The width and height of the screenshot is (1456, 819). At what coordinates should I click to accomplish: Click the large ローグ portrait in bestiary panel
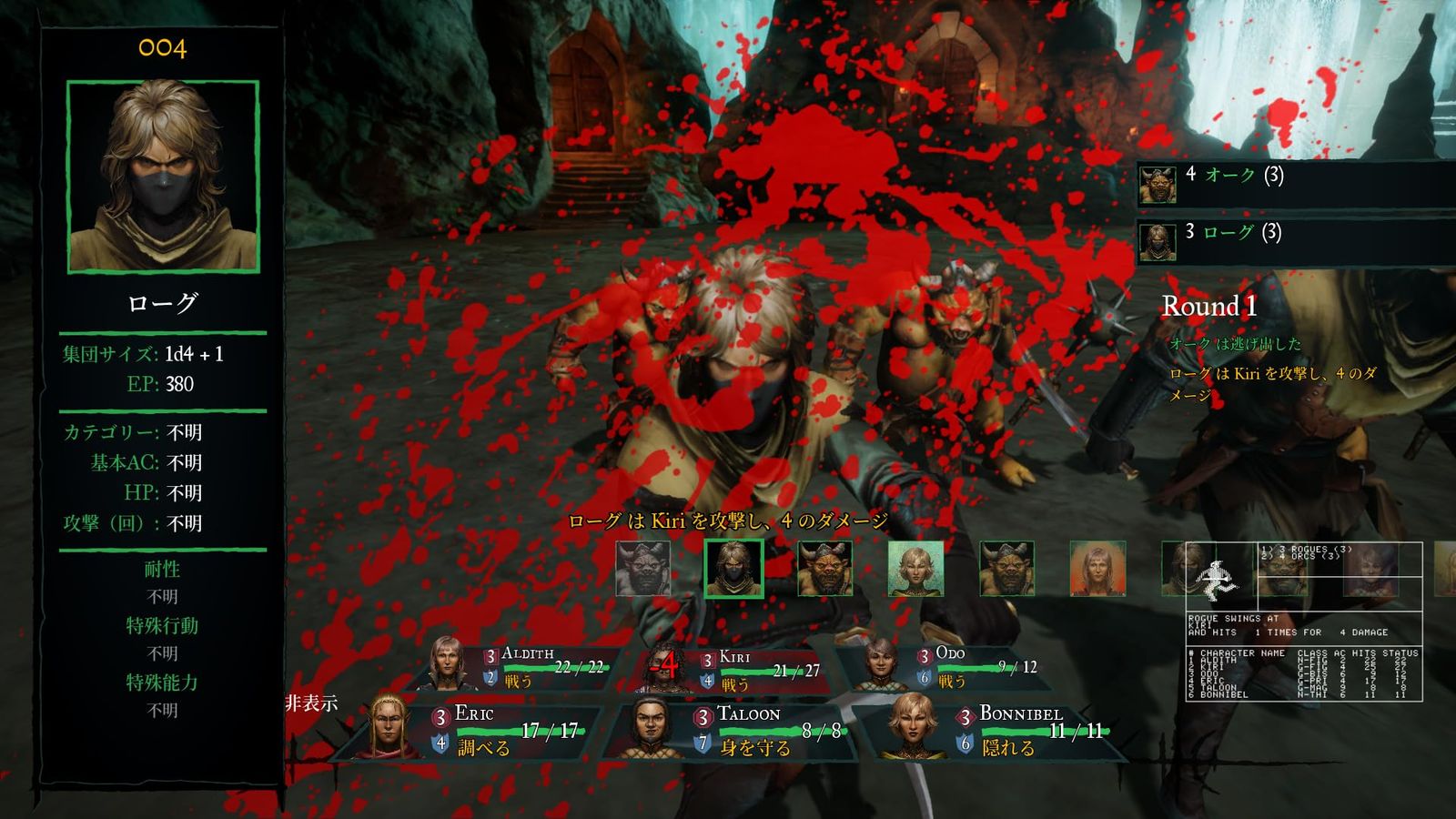pyautogui.click(x=163, y=177)
